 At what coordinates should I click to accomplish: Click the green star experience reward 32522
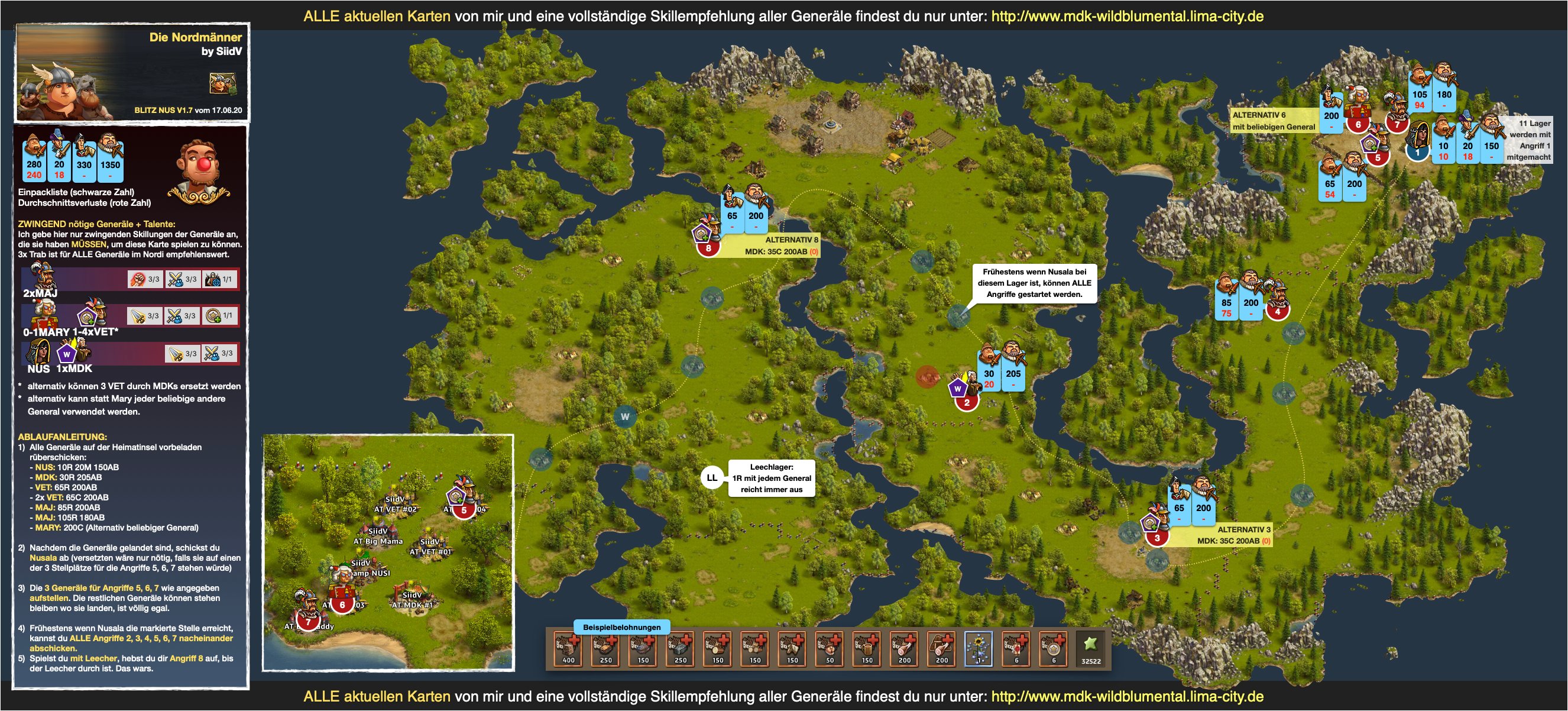[1091, 649]
